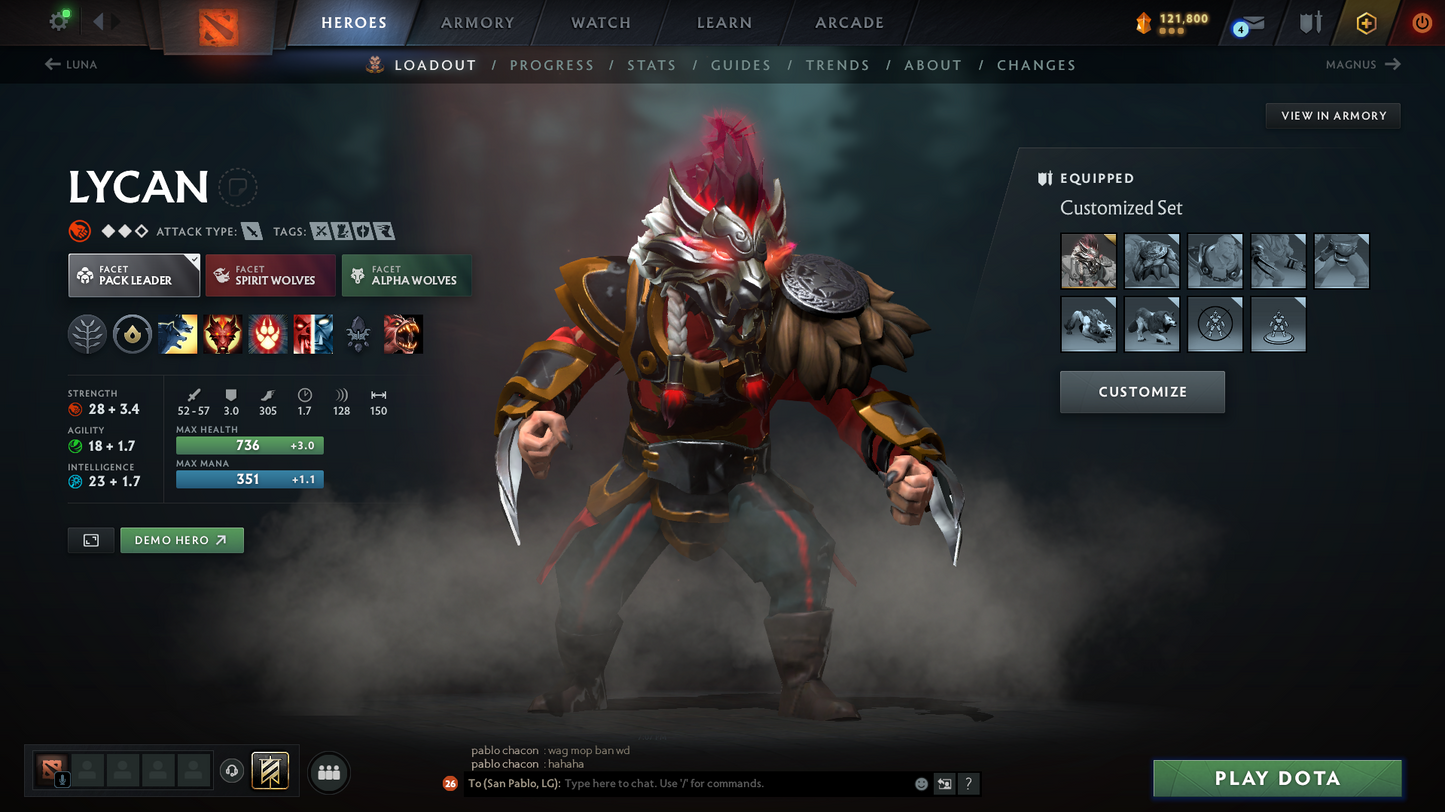
Task: Type in the party chat box
Action: point(735,784)
